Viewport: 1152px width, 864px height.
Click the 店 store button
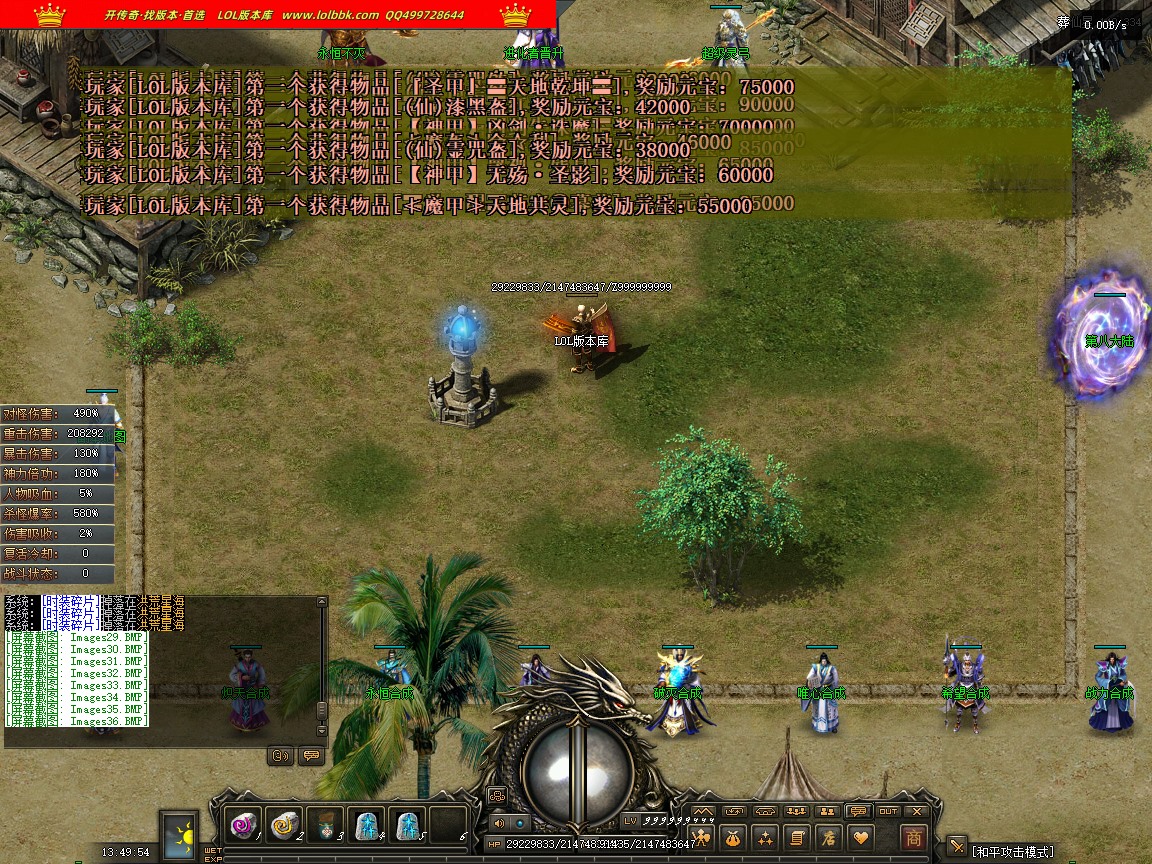pos(828,837)
